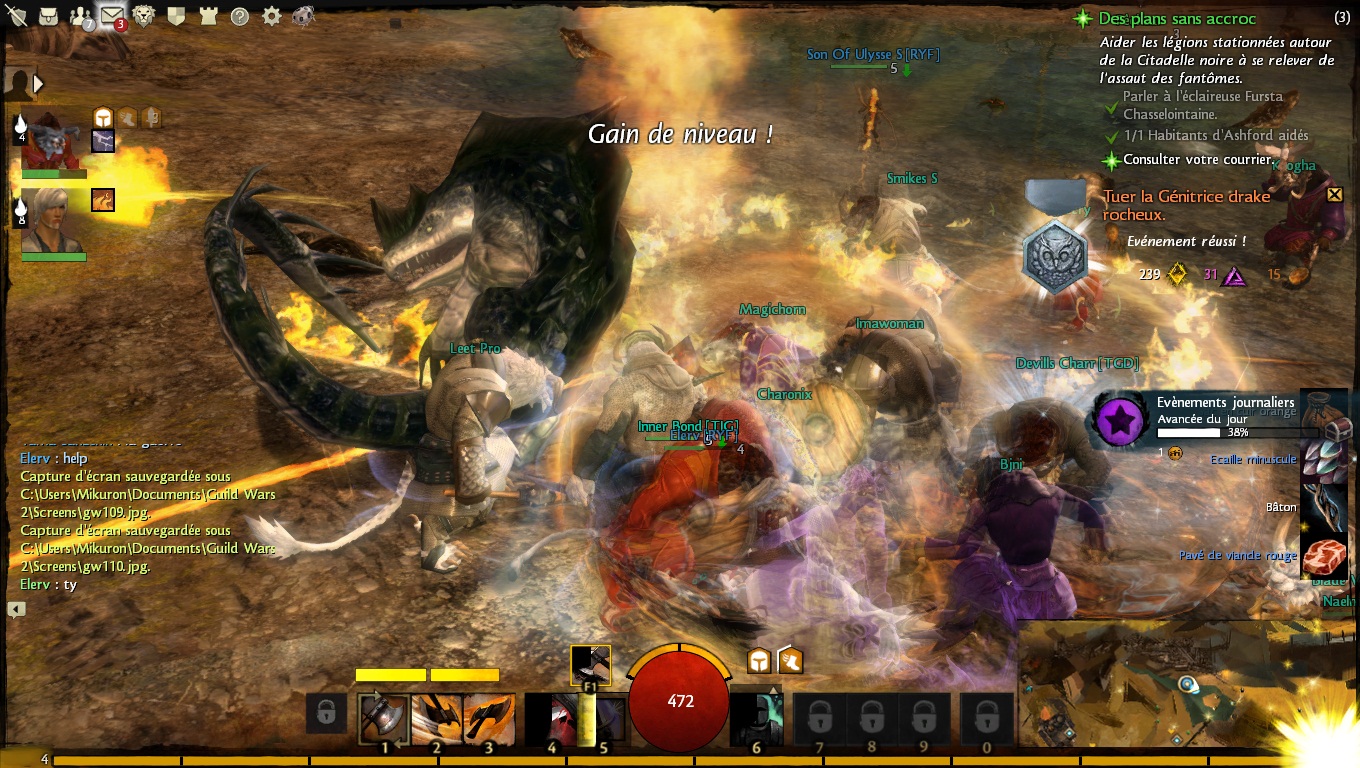This screenshot has height=768, width=1360.
Task: Select the Pavé de viande rouge loot
Action: pyautogui.click(x=1326, y=555)
